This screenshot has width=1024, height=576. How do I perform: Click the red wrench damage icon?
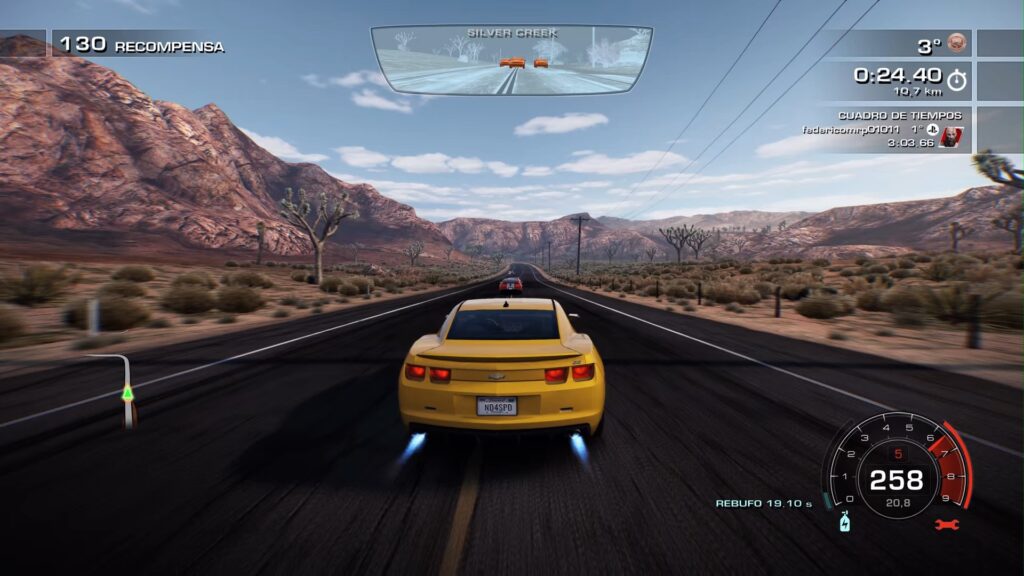click(945, 524)
